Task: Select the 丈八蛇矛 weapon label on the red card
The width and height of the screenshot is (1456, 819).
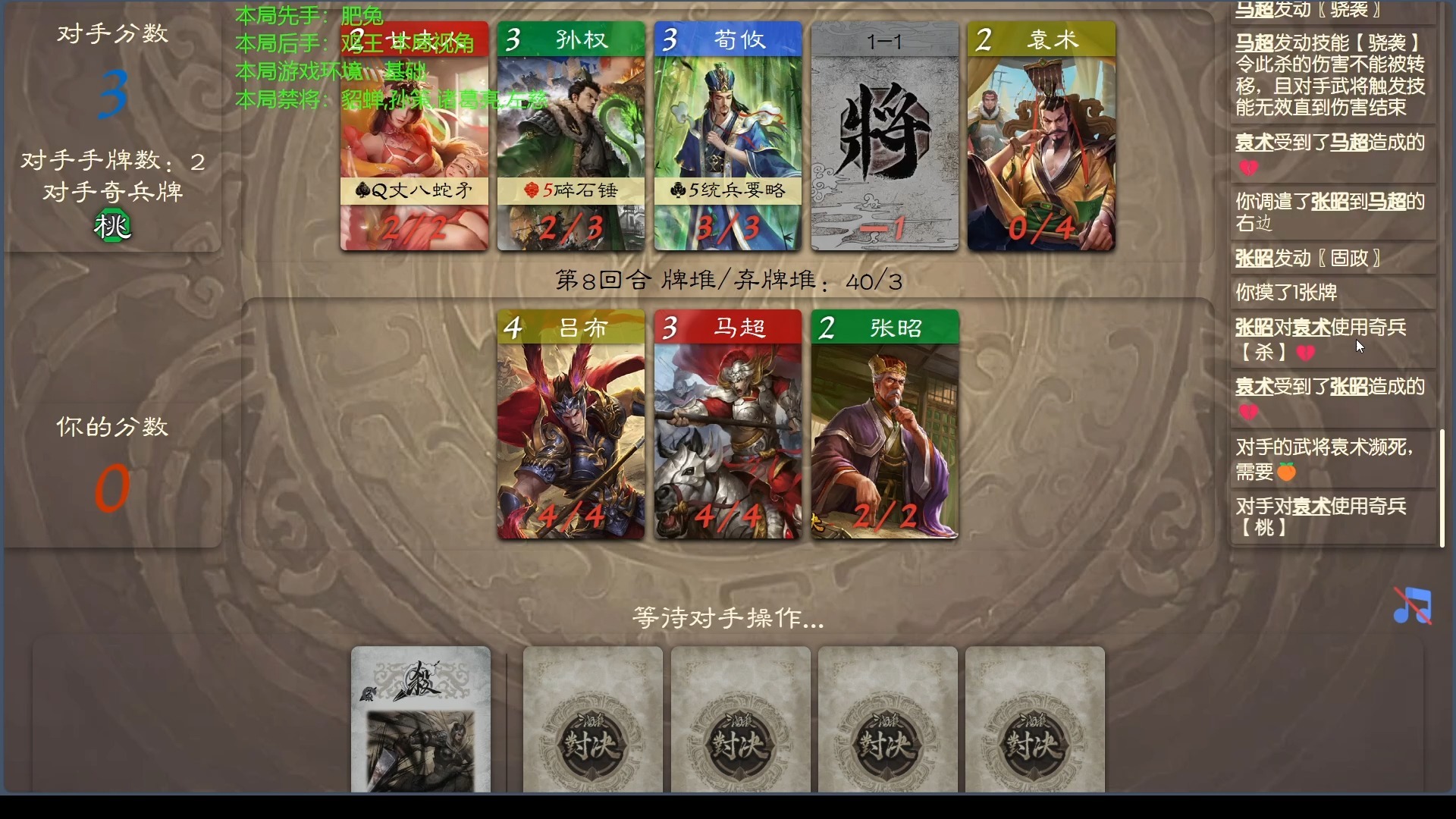Action: pyautogui.click(x=414, y=191)
